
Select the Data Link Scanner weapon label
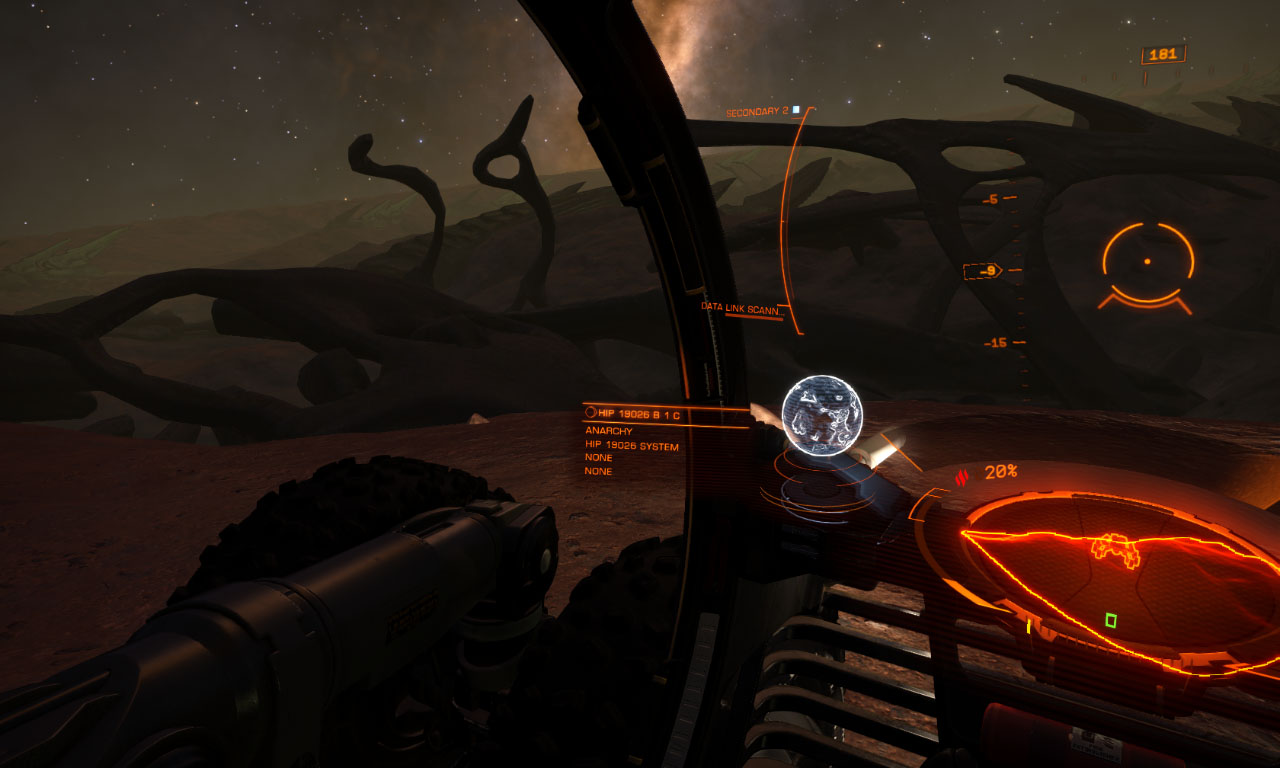[739, 309]
